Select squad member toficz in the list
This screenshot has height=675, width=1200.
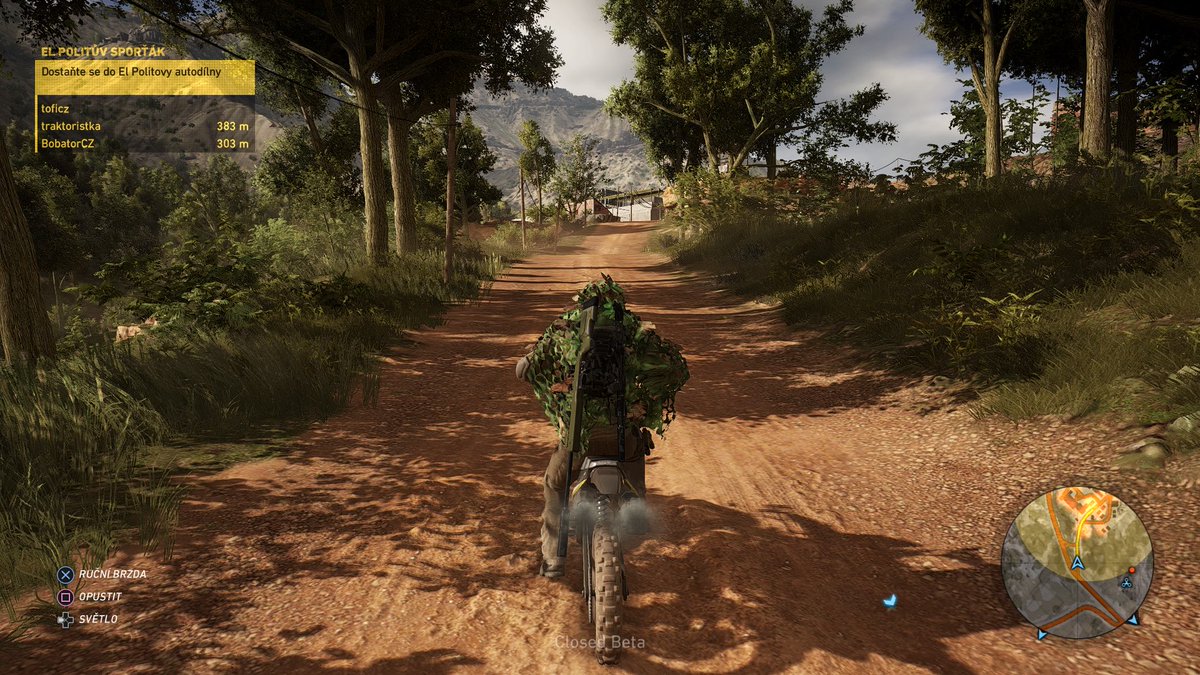click(57, 108)
